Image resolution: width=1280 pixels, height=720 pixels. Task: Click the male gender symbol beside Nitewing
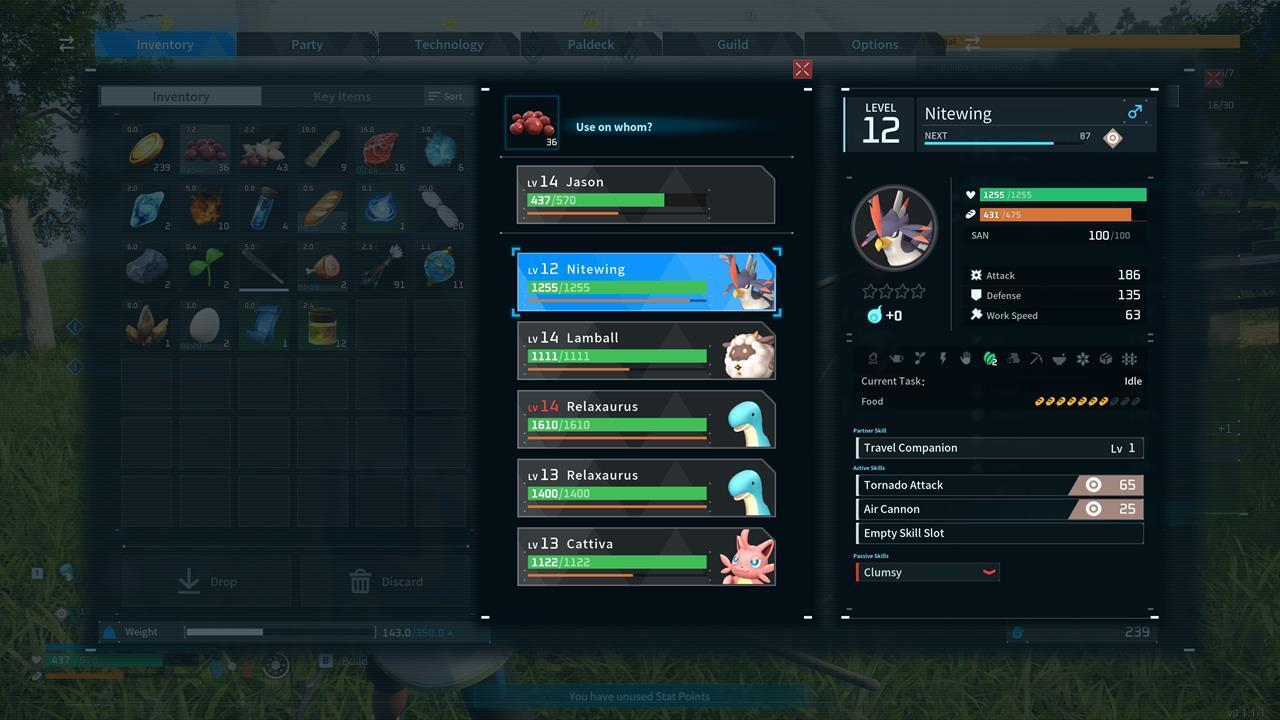tap(1136, 113)
